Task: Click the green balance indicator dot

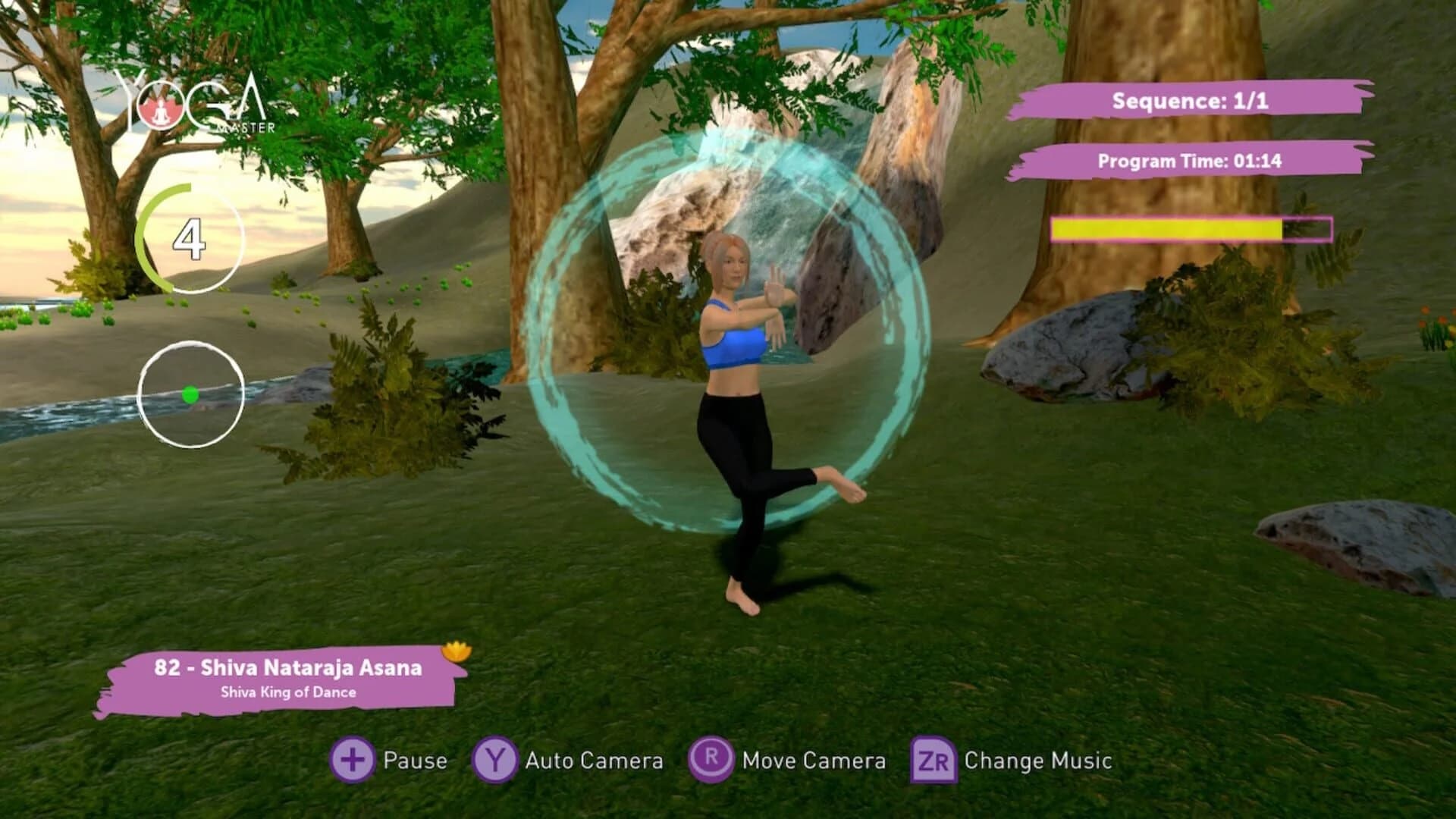Action: pyautogui.click(x=192, y=392)
